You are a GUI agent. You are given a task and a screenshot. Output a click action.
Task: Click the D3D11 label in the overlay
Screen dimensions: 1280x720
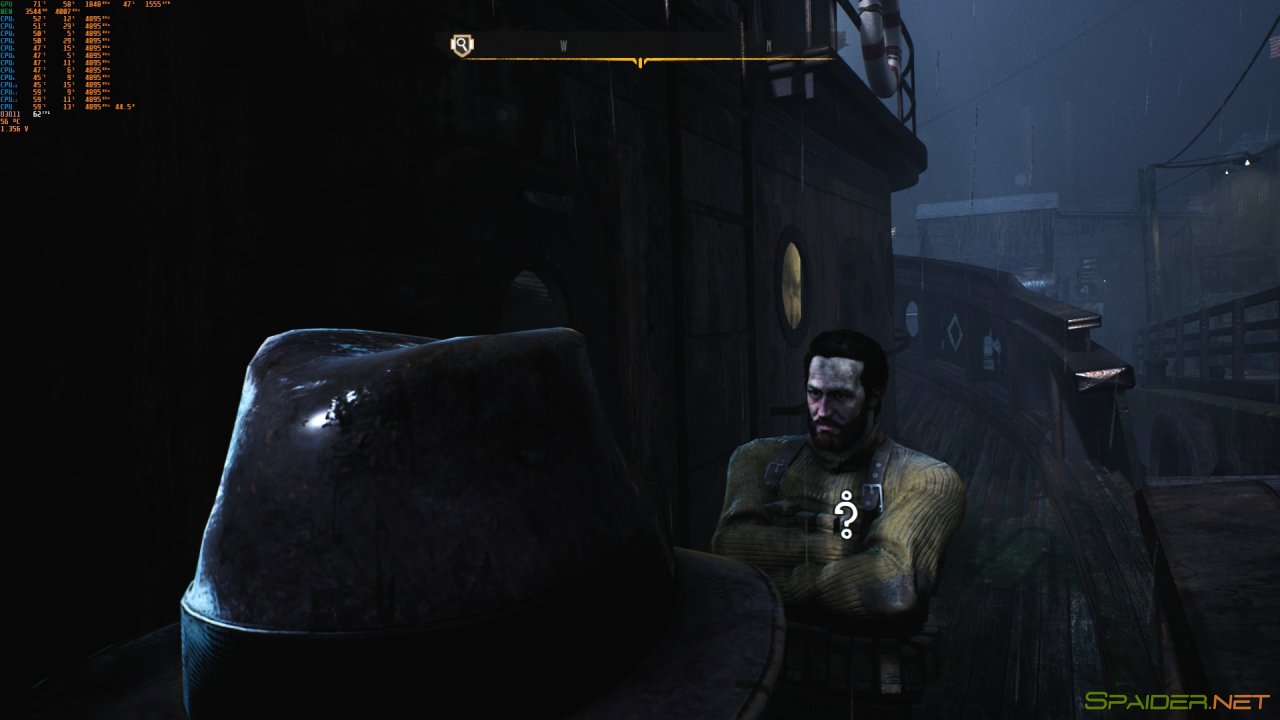click(9, 114)
